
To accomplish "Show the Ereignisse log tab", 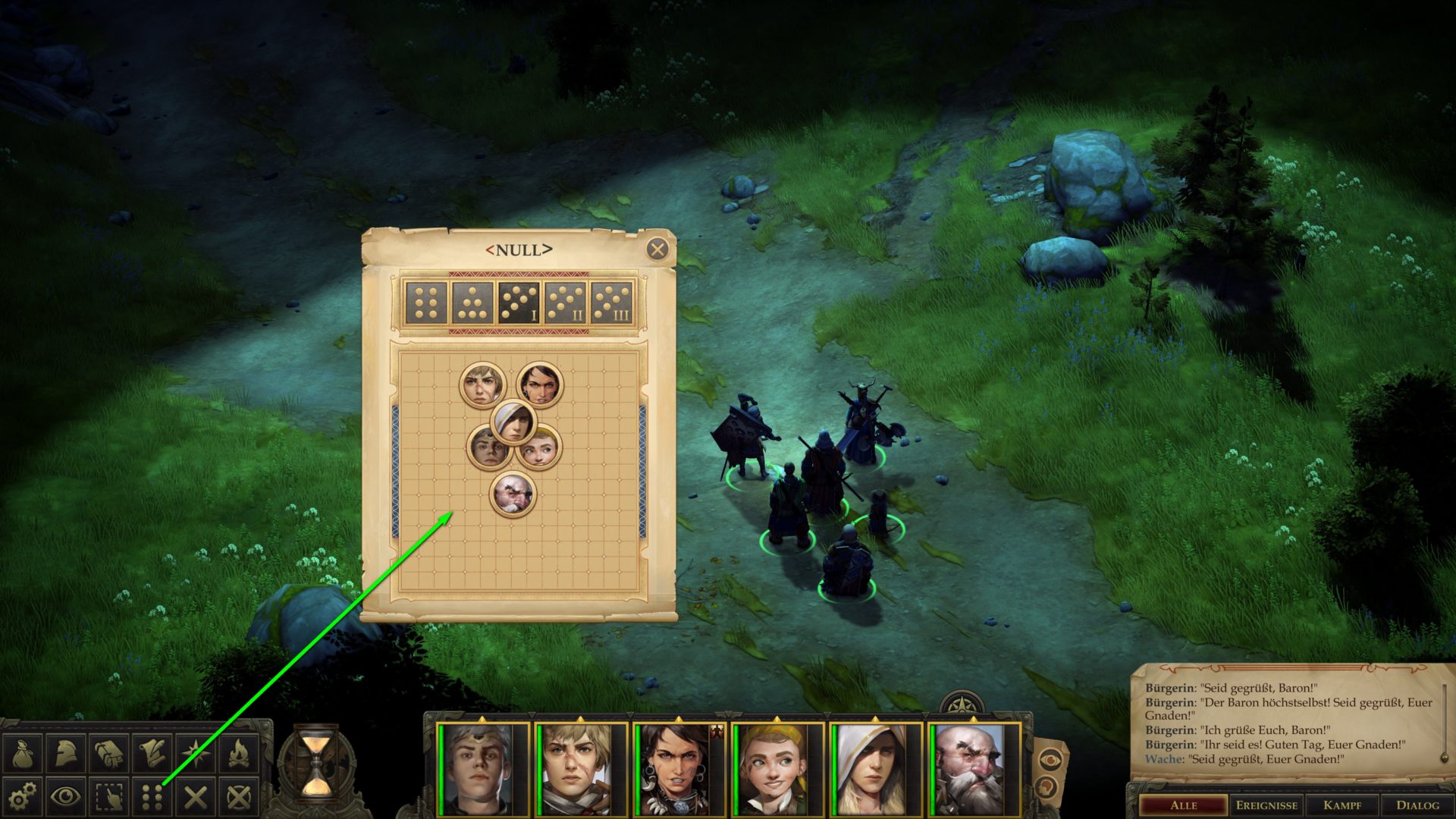I will tap(1266, 805).
